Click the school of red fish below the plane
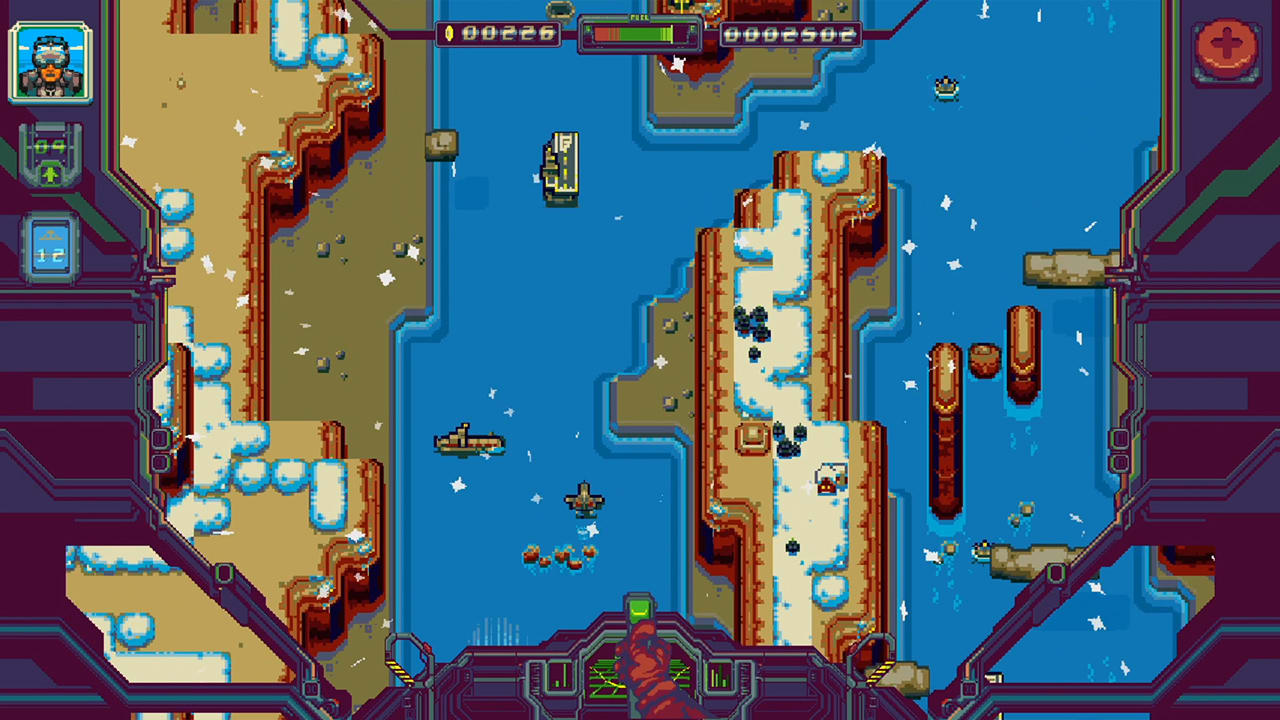1280x720 pixels. pos(560,555)
